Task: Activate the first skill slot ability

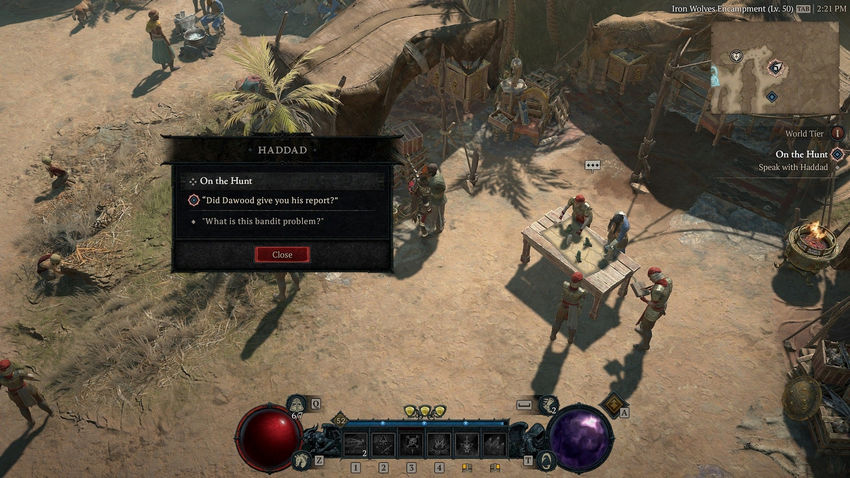Action: (355, 443)
